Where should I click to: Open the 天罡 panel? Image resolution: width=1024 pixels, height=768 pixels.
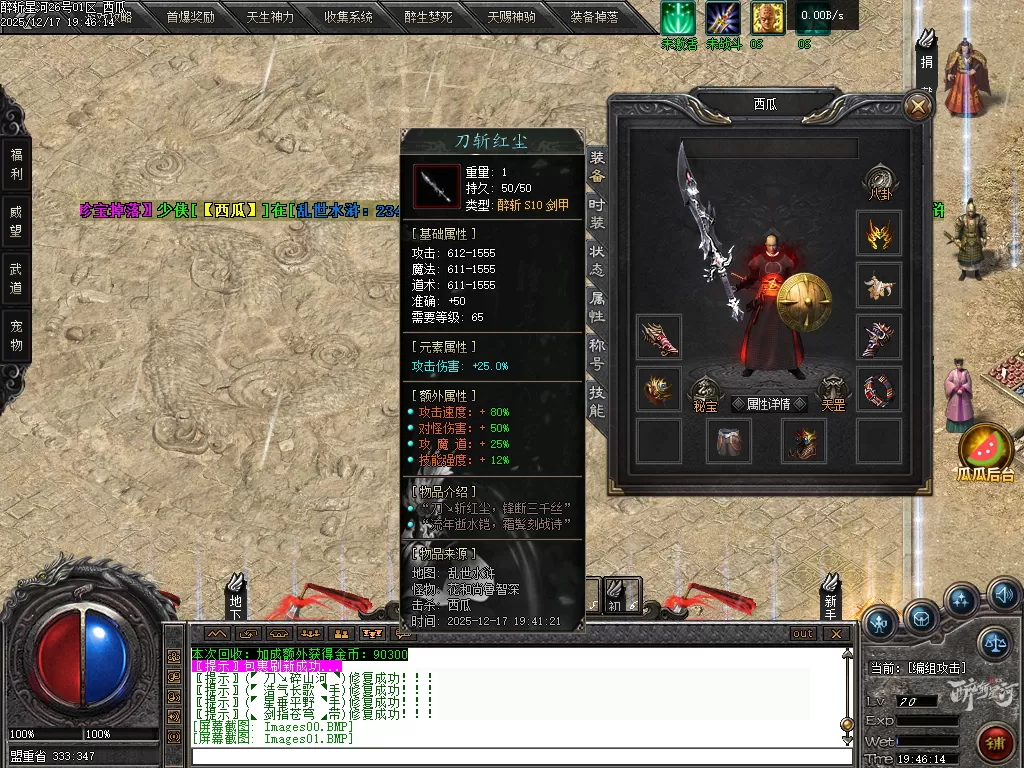[x=833, y=394]
